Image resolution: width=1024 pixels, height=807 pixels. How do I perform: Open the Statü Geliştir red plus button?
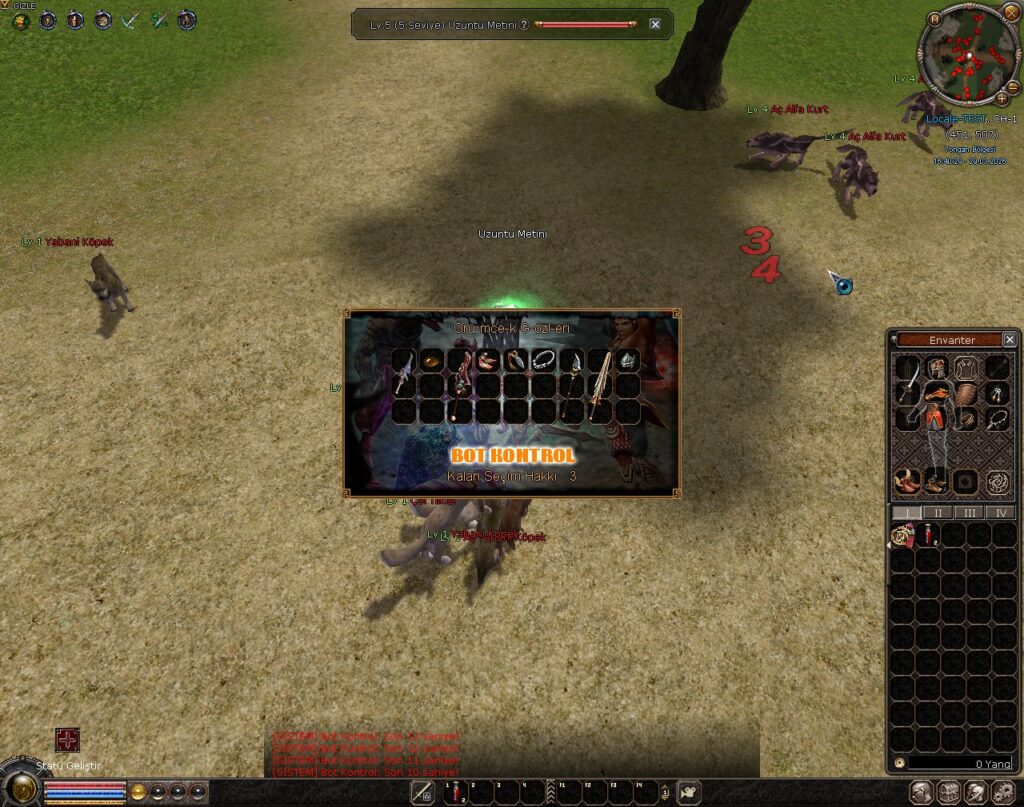[67, 741]
